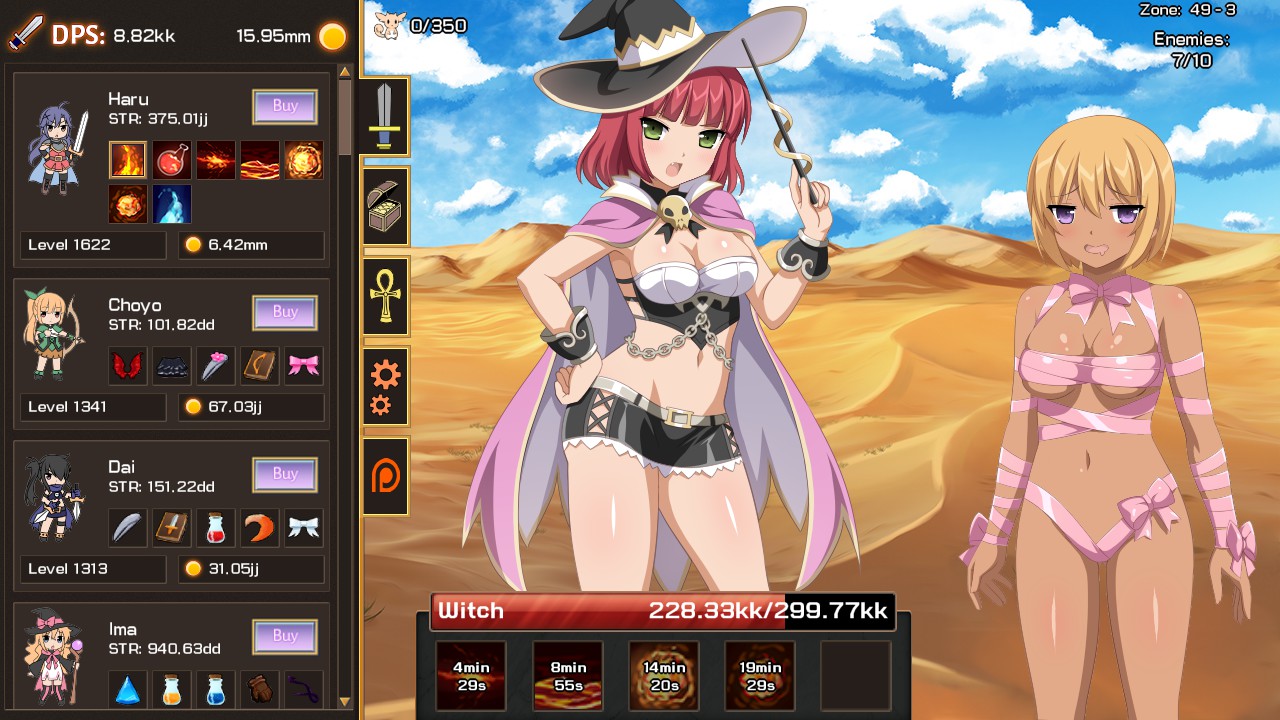Activate the skill with 8min 55s cooldown
The height and width of the screenshot is (720, 1280).
[567, 675]
